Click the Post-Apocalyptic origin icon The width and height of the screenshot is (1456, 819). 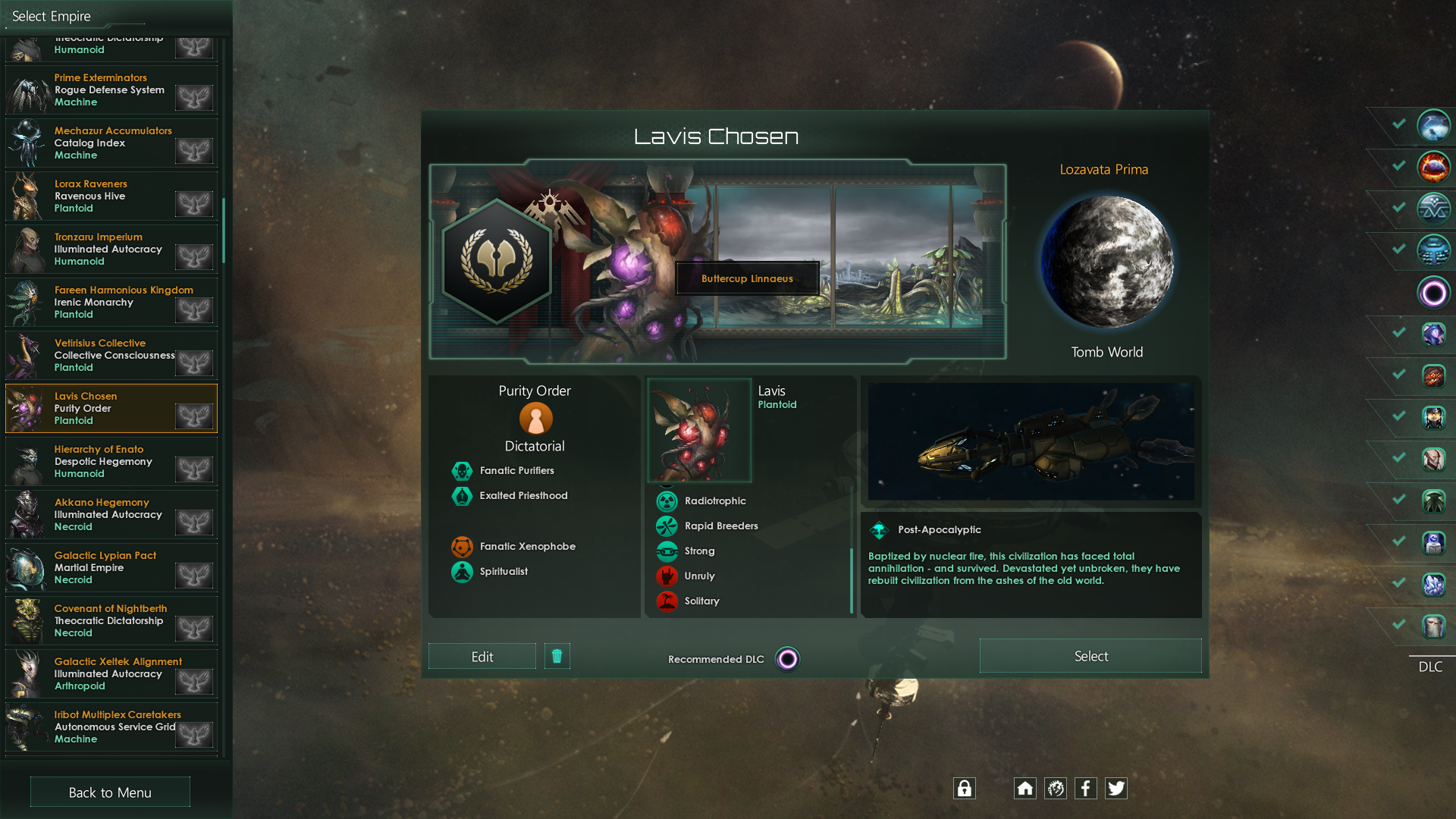point(880,529)
